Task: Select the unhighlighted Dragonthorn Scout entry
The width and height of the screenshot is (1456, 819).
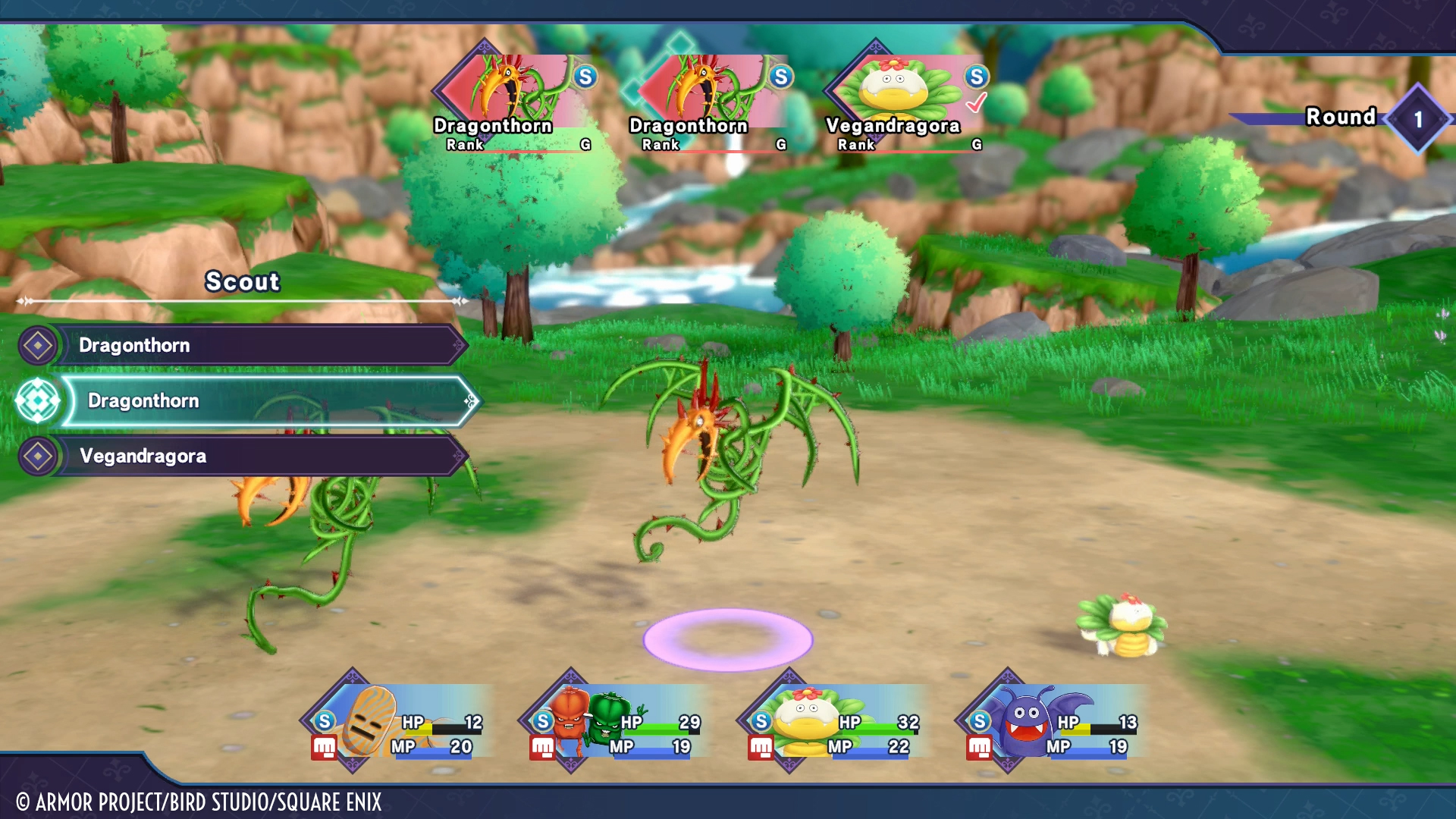Action: [258, 345]
